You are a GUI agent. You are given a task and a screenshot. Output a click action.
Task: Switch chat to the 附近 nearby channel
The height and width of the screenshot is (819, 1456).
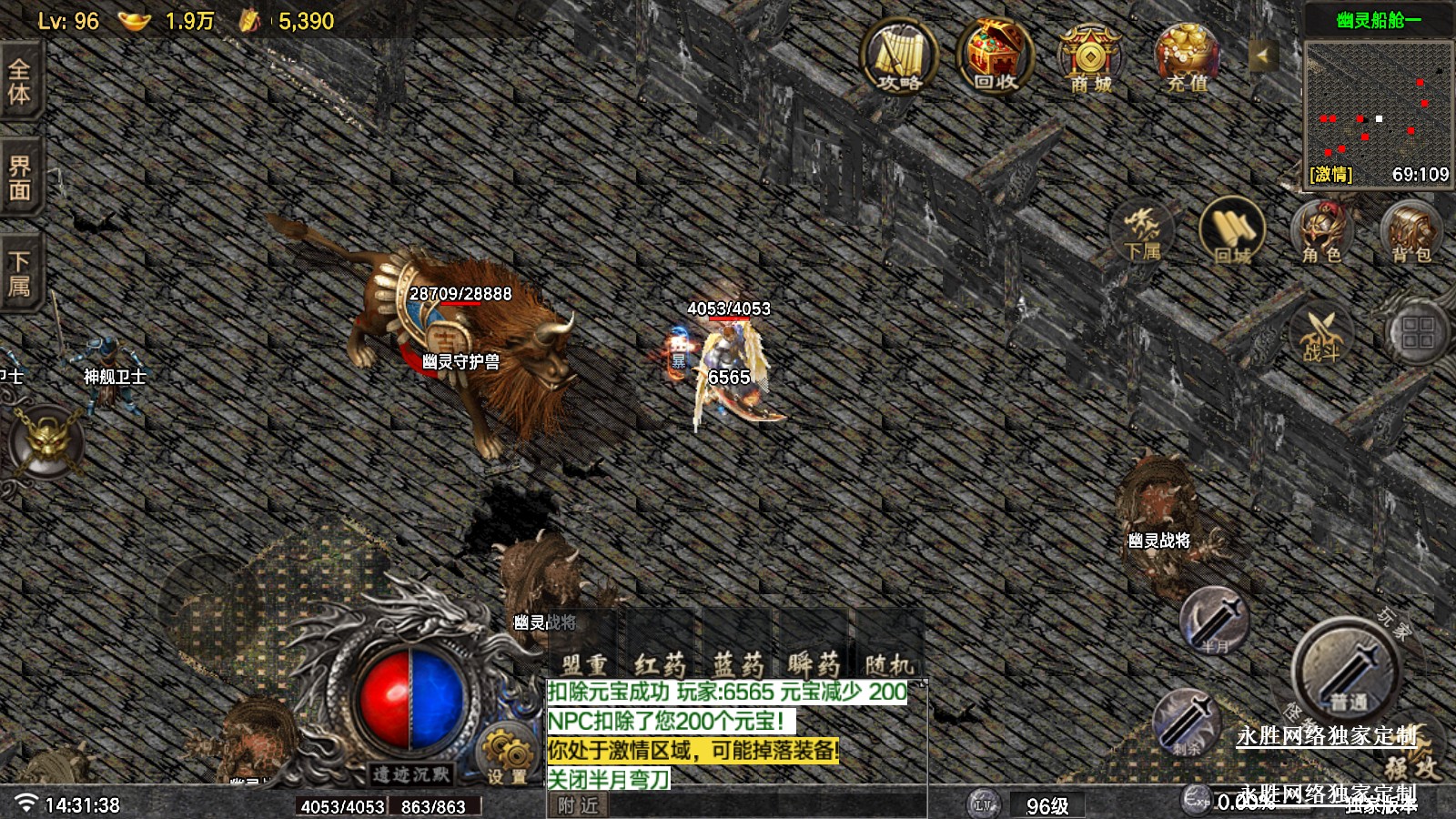[x=579, y=805]
